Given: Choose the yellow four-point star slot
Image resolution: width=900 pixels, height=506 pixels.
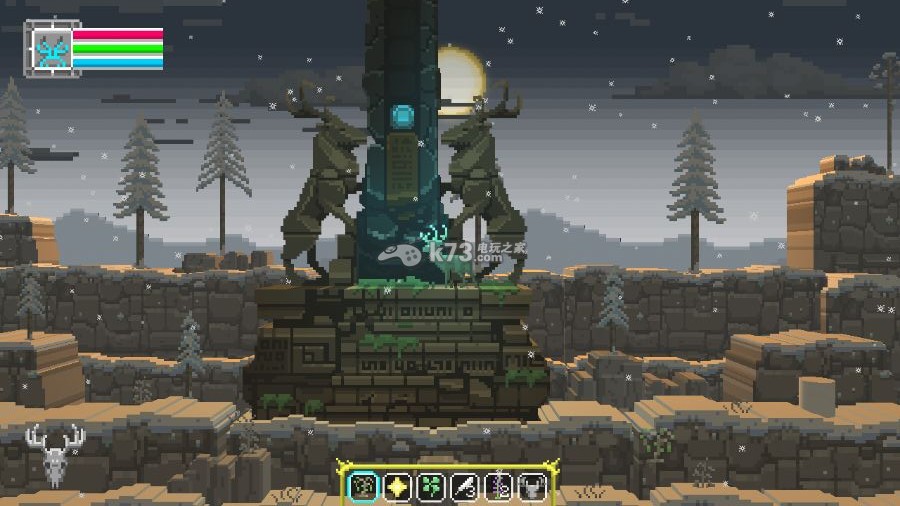Looking at the screenshot, I should click(397, 487).
